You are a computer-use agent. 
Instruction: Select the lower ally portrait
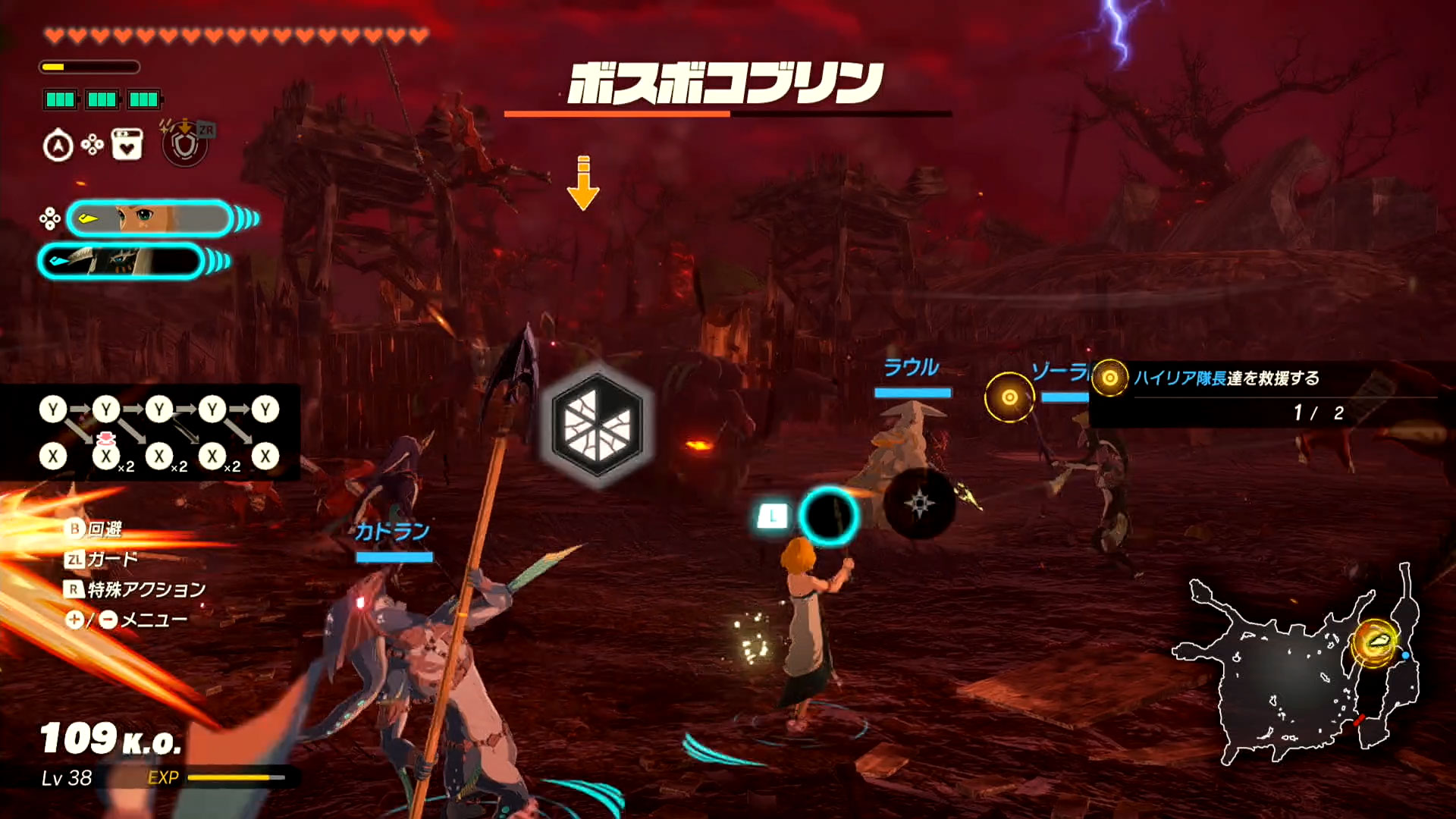(x=123, y=260)
